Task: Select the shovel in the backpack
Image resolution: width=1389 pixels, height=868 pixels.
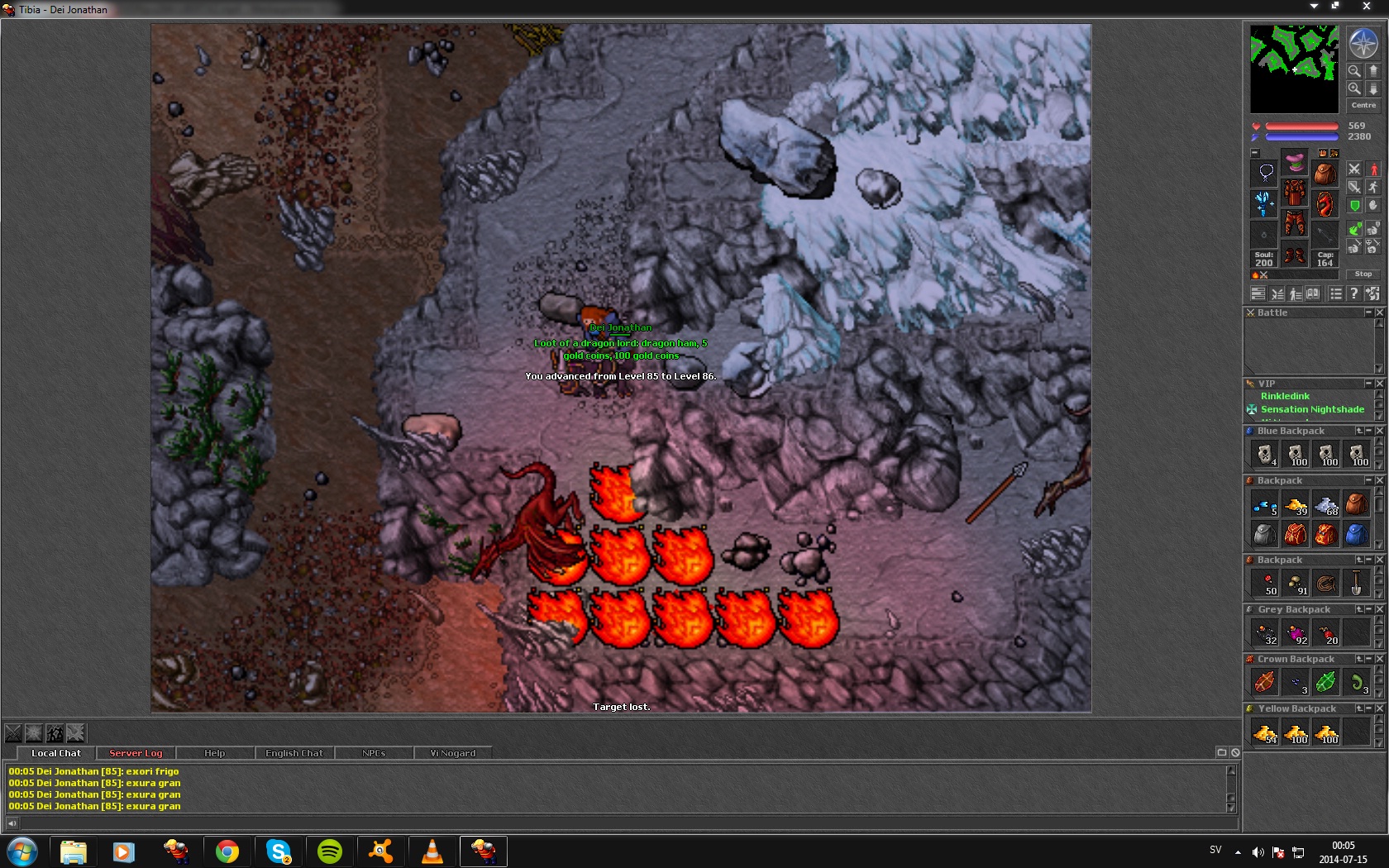Action: [x=1356, y=584]
